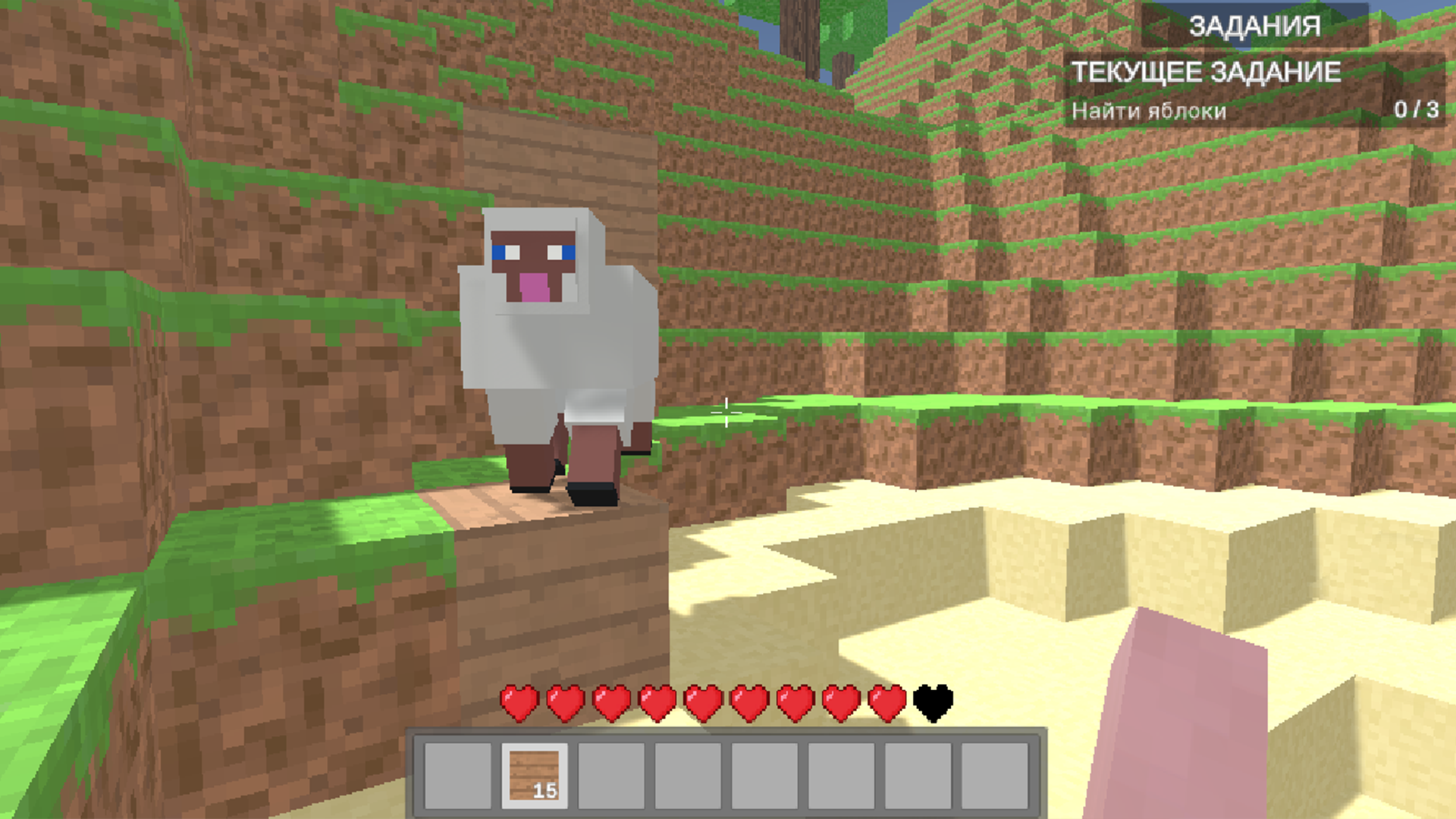
Task: Click the black empty heart at the end
Action: pyautogui.click(x=934, y=704)
